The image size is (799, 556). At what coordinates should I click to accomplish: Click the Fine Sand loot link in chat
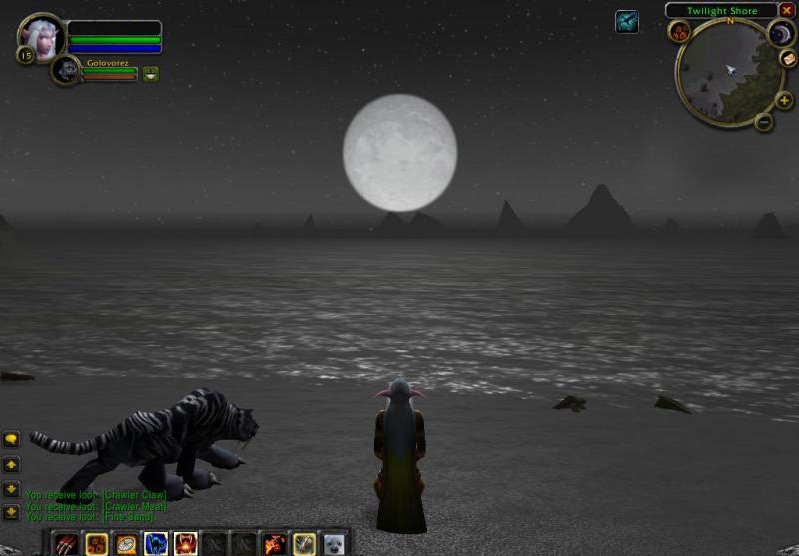128,516
